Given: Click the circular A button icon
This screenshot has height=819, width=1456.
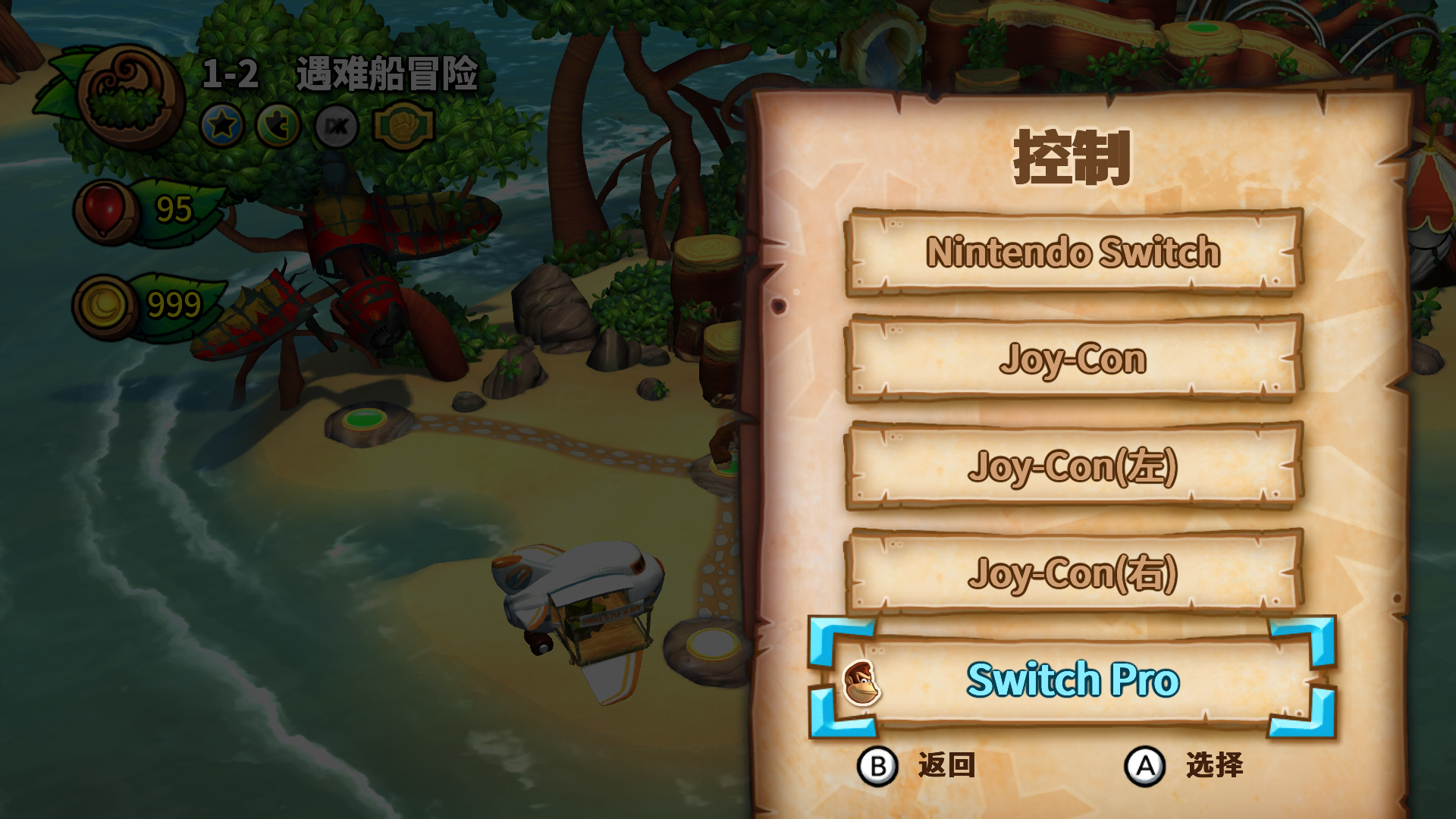Looking at the screenshot, I should tap(1144, 766).
